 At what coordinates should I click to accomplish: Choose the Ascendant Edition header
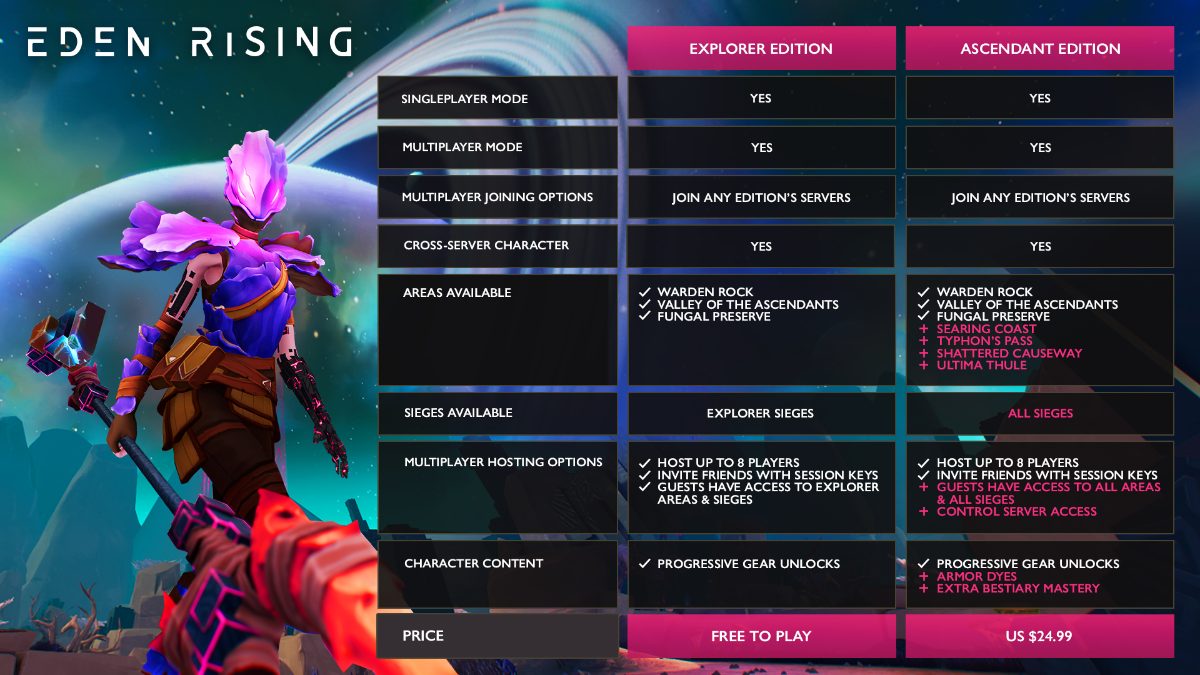[1039, 48]
